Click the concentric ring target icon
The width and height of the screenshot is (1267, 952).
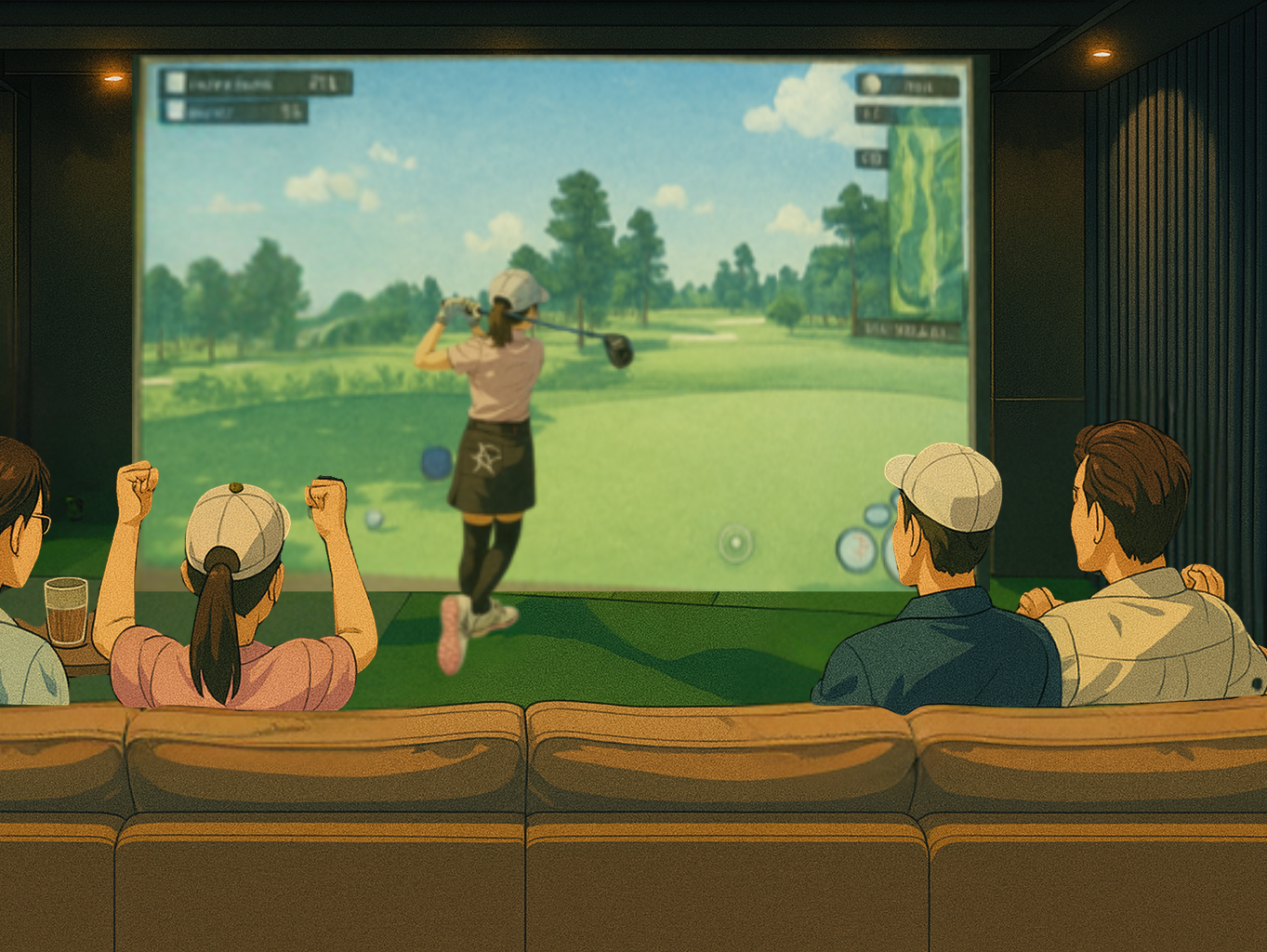click(735, 542)
